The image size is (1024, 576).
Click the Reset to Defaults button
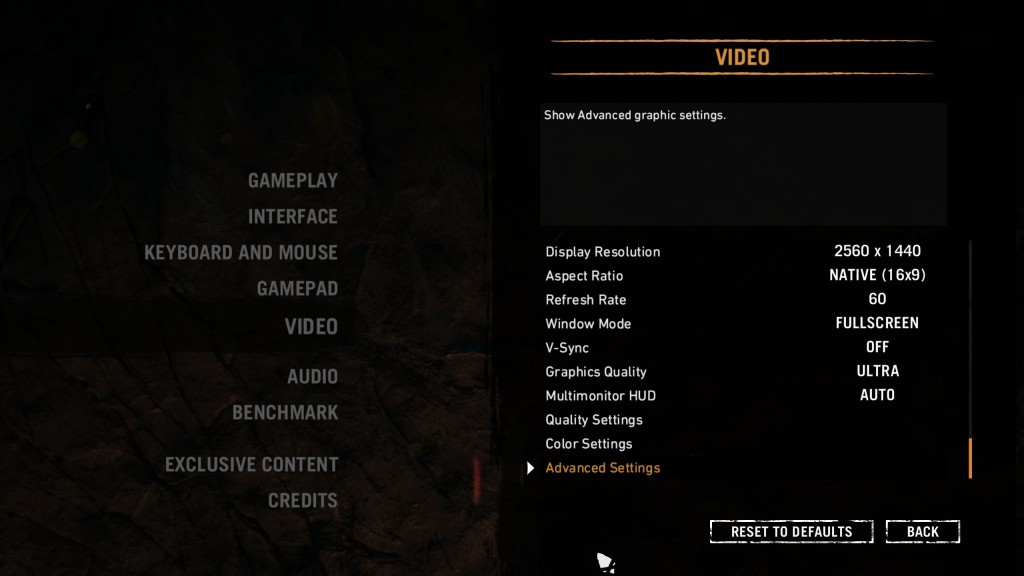(x=791, y=532)
